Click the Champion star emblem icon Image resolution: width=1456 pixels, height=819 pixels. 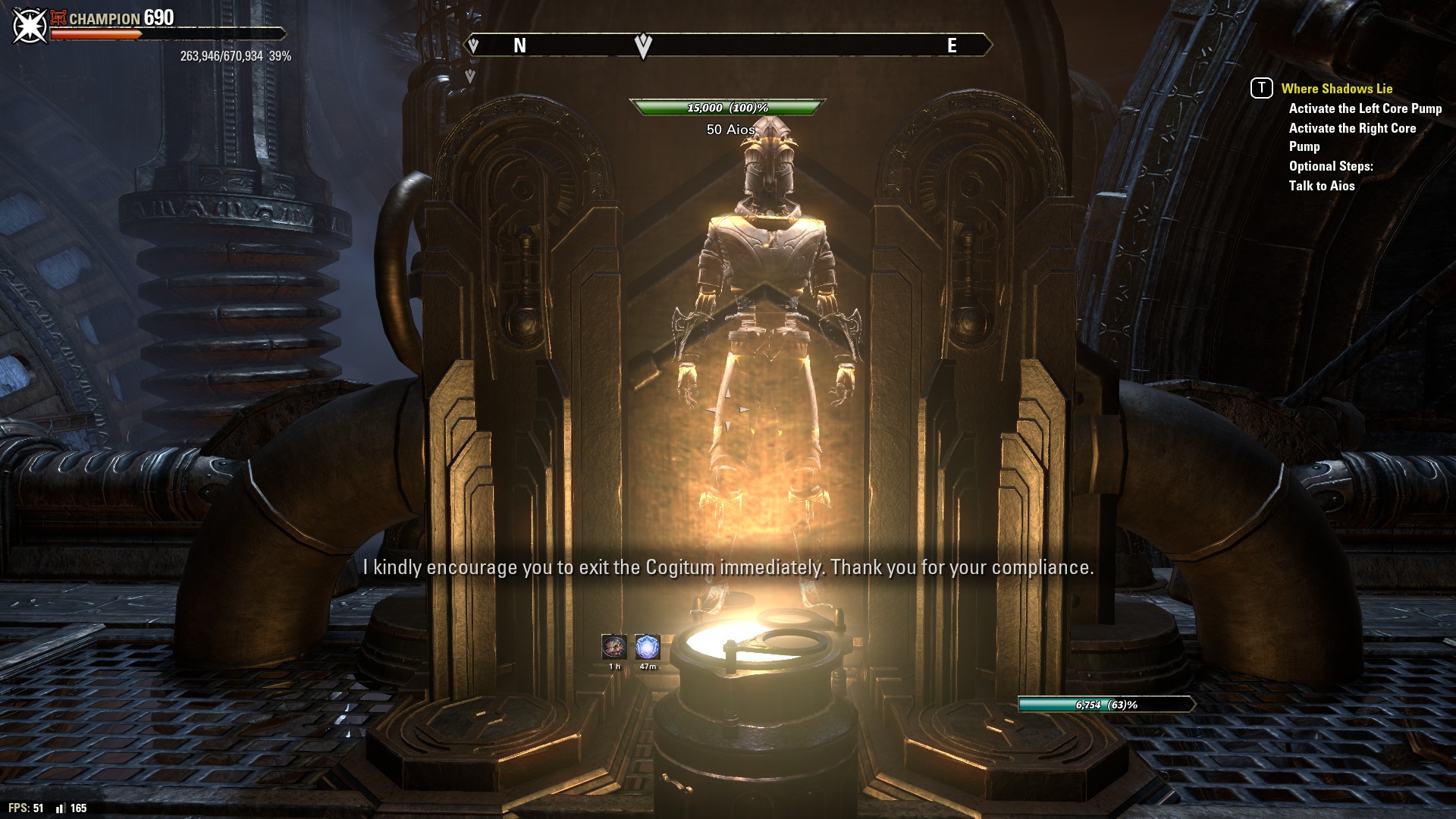[30, 26]
